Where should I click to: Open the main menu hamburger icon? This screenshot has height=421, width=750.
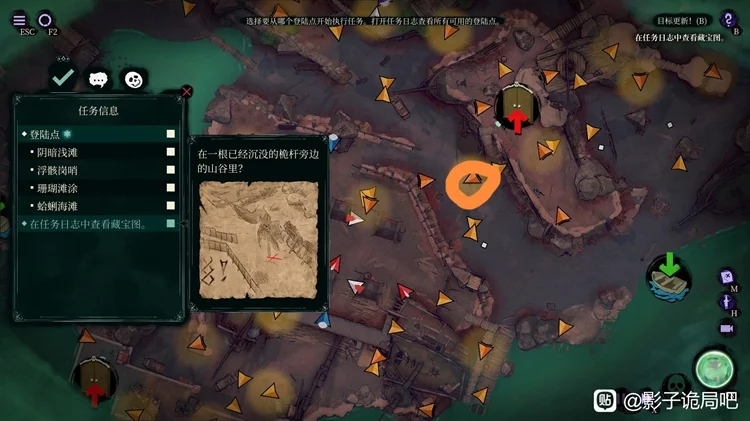tap(19, 19)
